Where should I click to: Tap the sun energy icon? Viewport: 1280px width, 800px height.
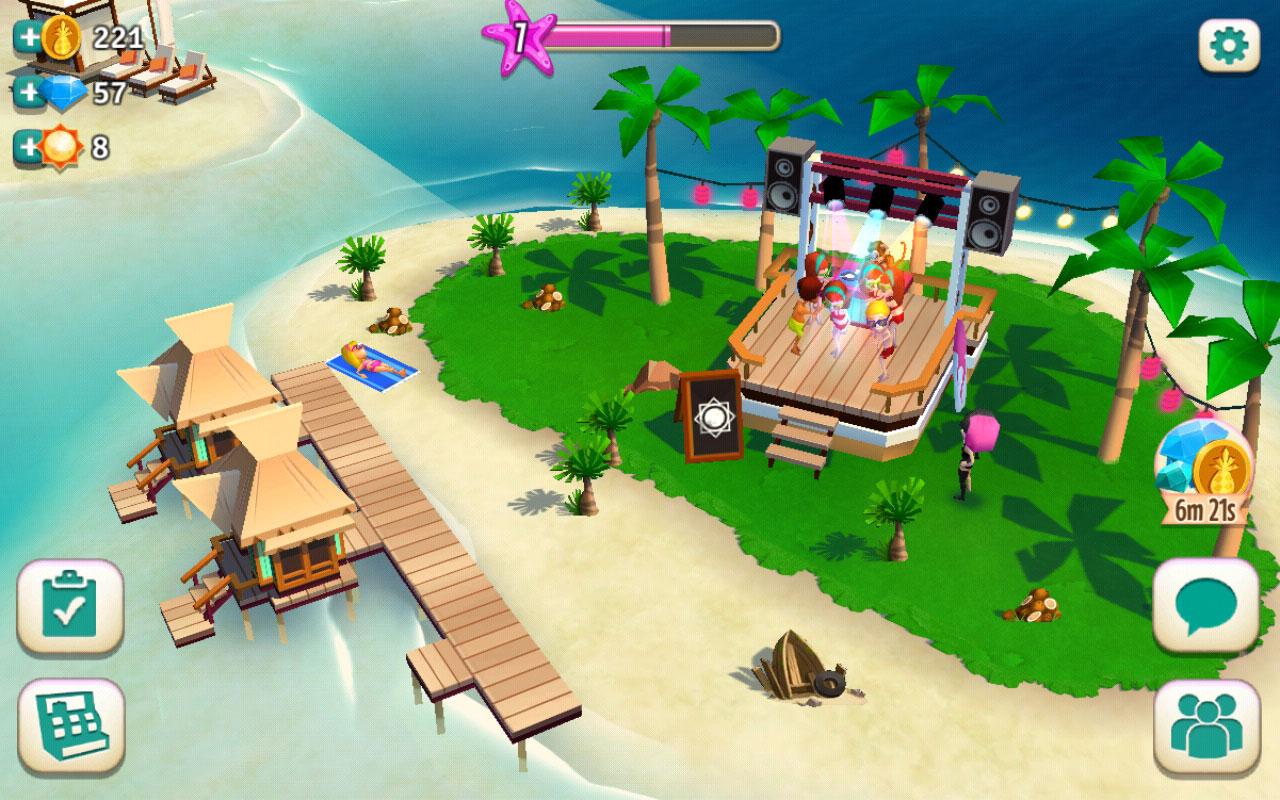[62, 142]
